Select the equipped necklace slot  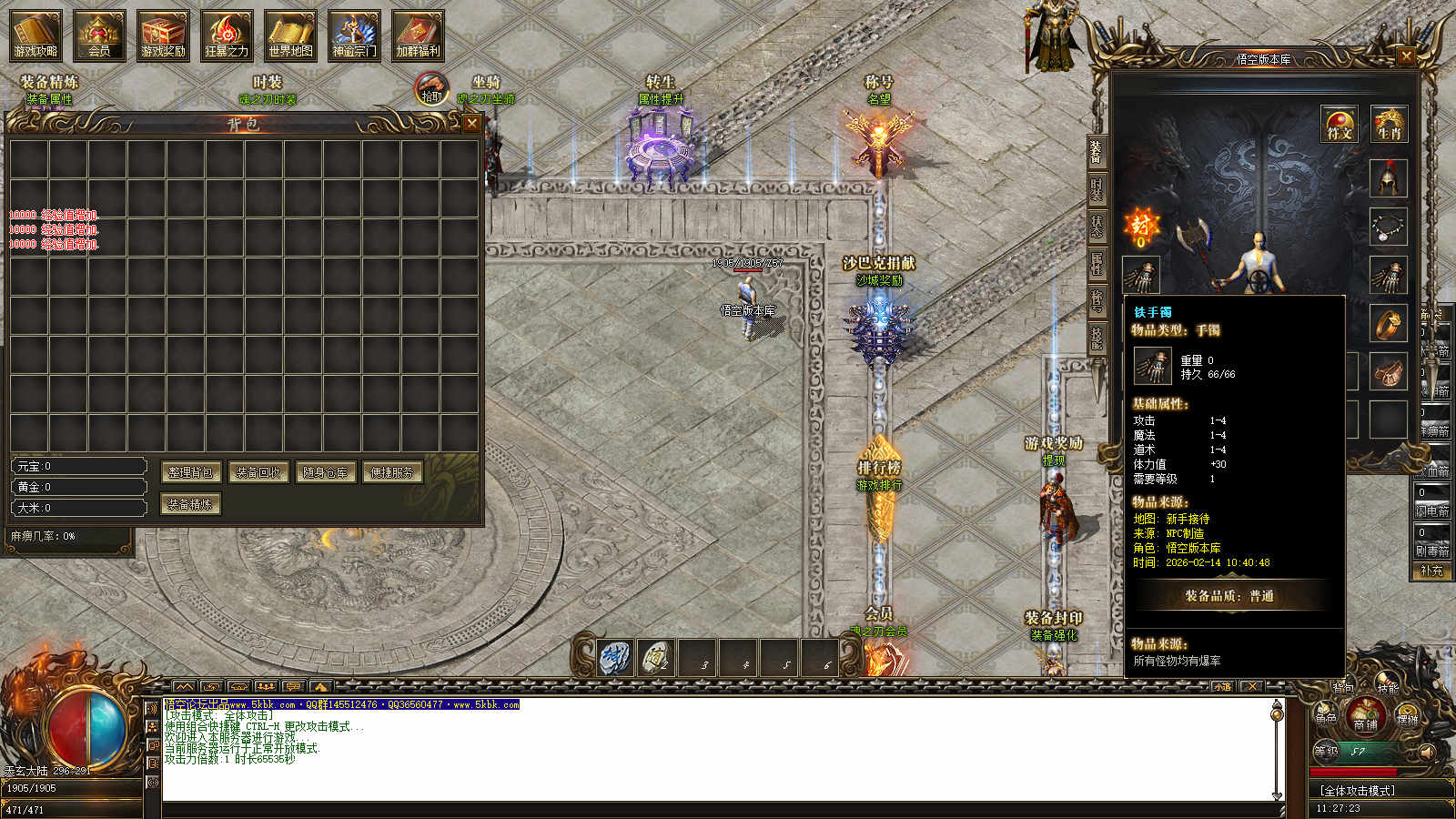[1389, 227]
